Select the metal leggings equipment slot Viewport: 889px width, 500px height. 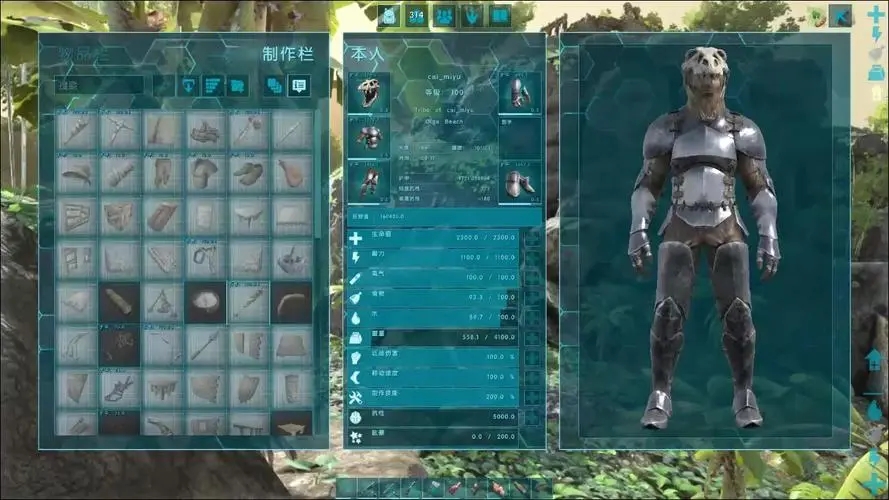[x=369, y=181]
